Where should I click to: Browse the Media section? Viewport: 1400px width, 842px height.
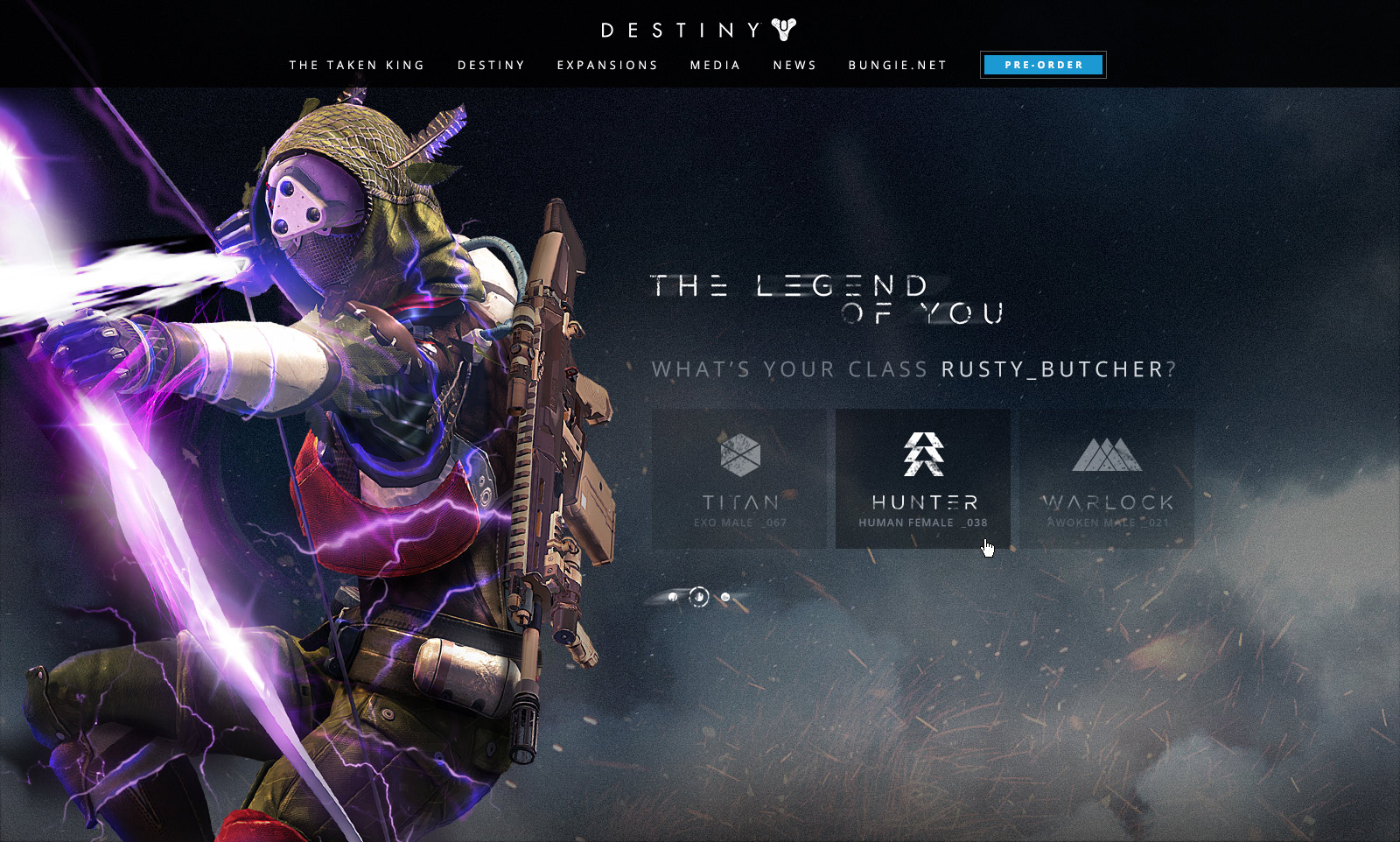[x=715, y=66]
